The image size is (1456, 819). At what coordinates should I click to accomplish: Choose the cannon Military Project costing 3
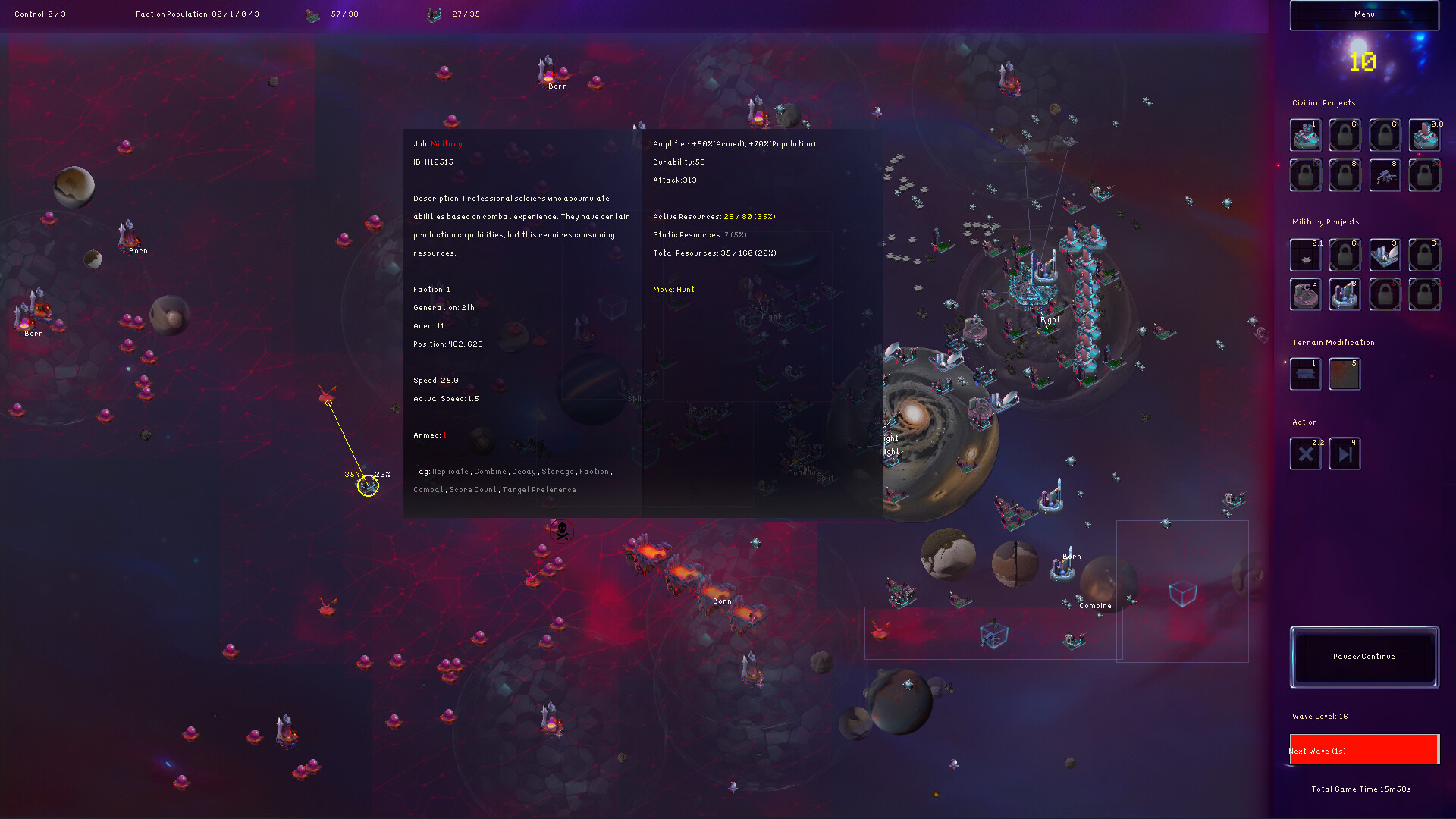[1385, 255]
